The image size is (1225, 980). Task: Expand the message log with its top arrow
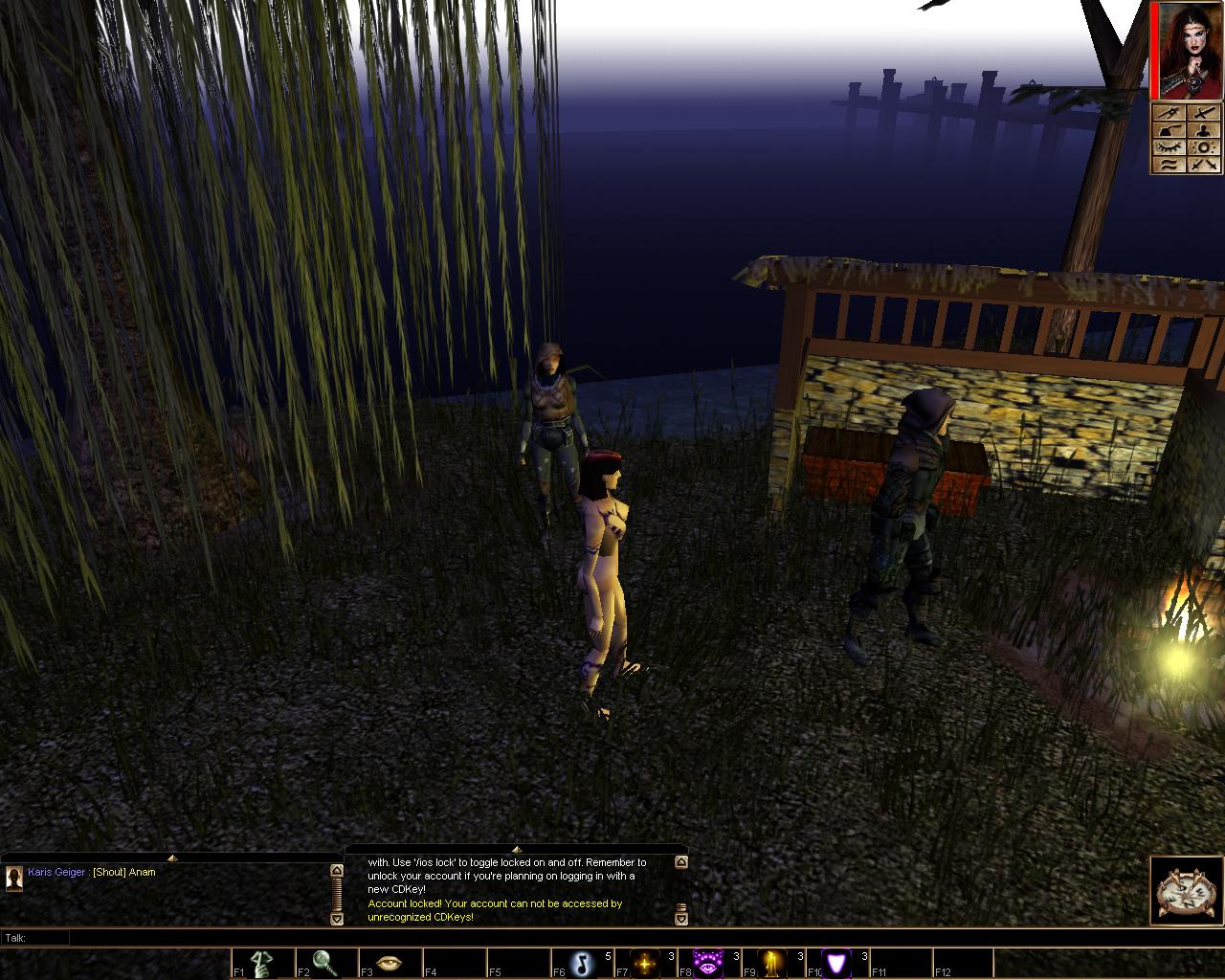(516, 849)
